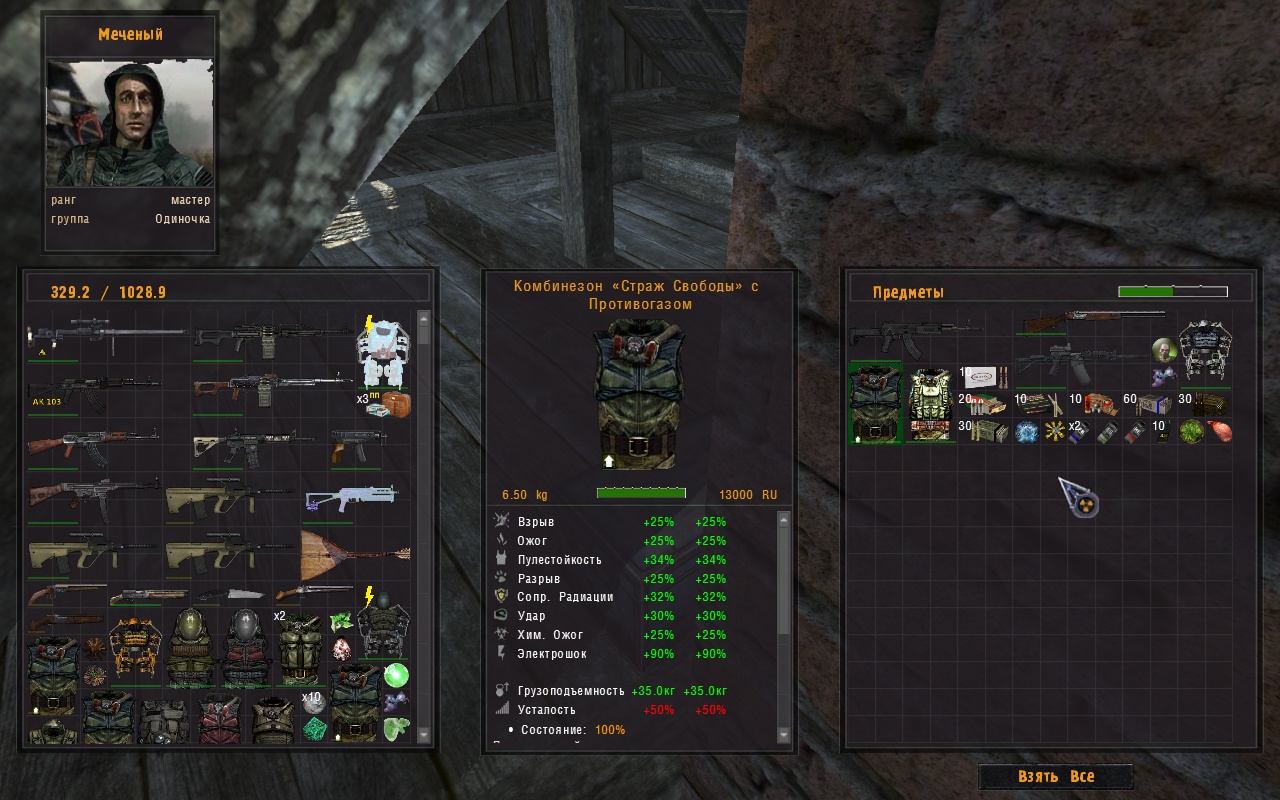Pick the combat knife in player inventory
This screenshot has height=800, width=1280.
(232, 595)
